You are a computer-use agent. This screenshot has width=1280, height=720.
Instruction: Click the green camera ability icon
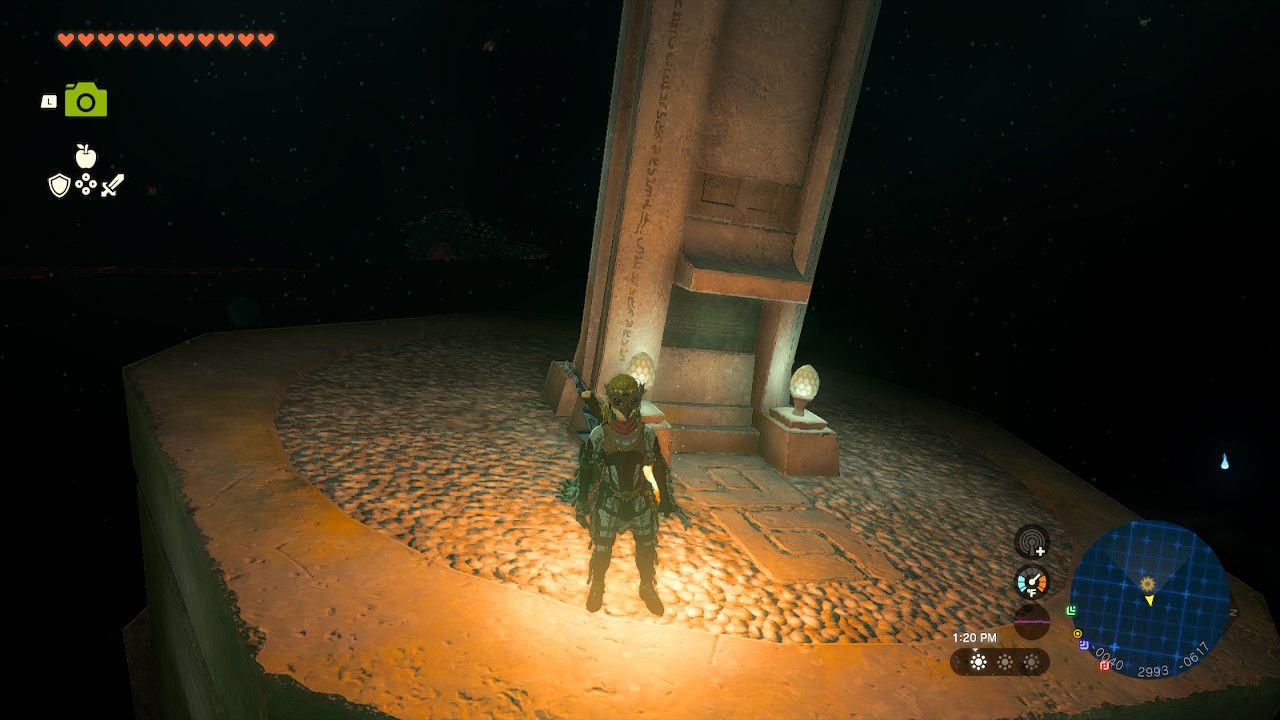pyautogui.click(x=86, y=100)
